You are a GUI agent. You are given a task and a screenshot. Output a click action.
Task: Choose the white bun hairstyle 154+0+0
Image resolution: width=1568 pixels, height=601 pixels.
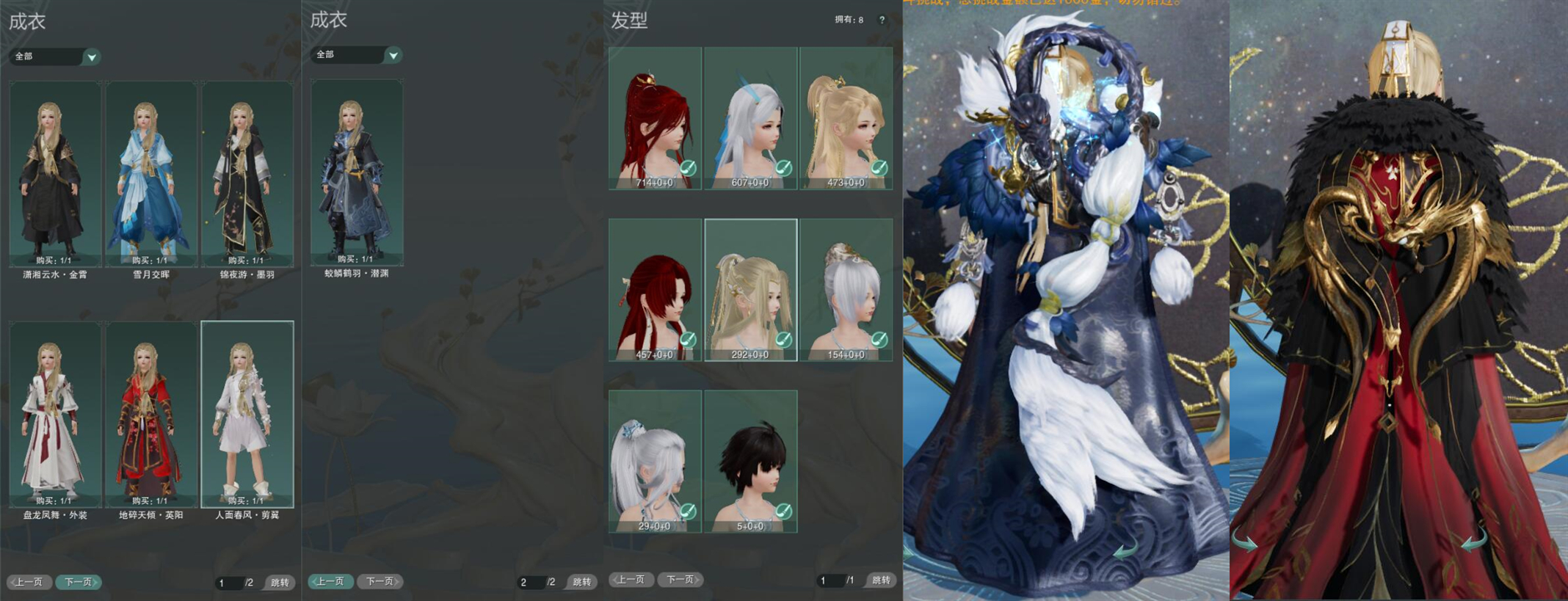tap(846, 290)
